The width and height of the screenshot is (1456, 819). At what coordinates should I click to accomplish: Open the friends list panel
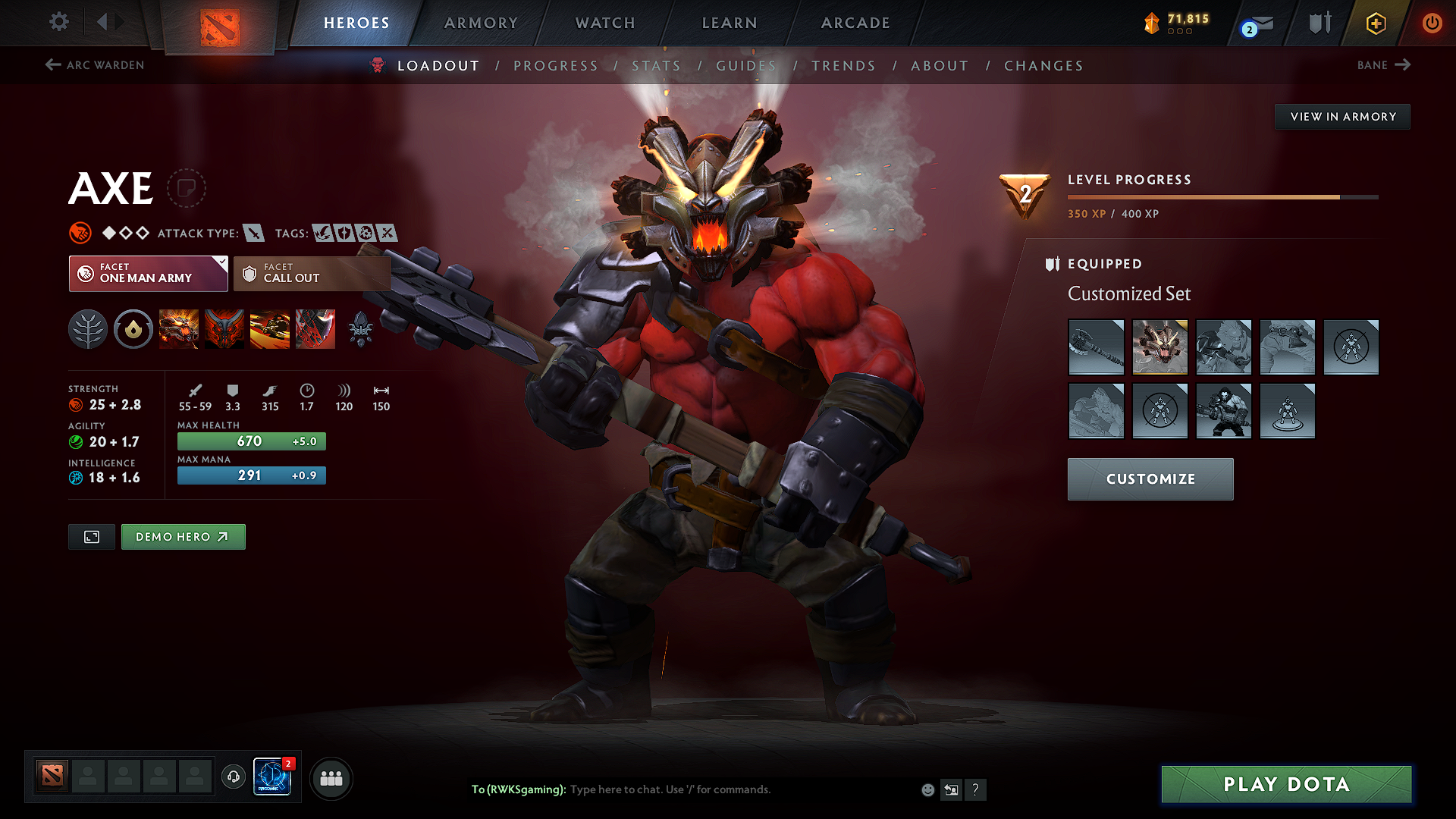click(331, 778)
